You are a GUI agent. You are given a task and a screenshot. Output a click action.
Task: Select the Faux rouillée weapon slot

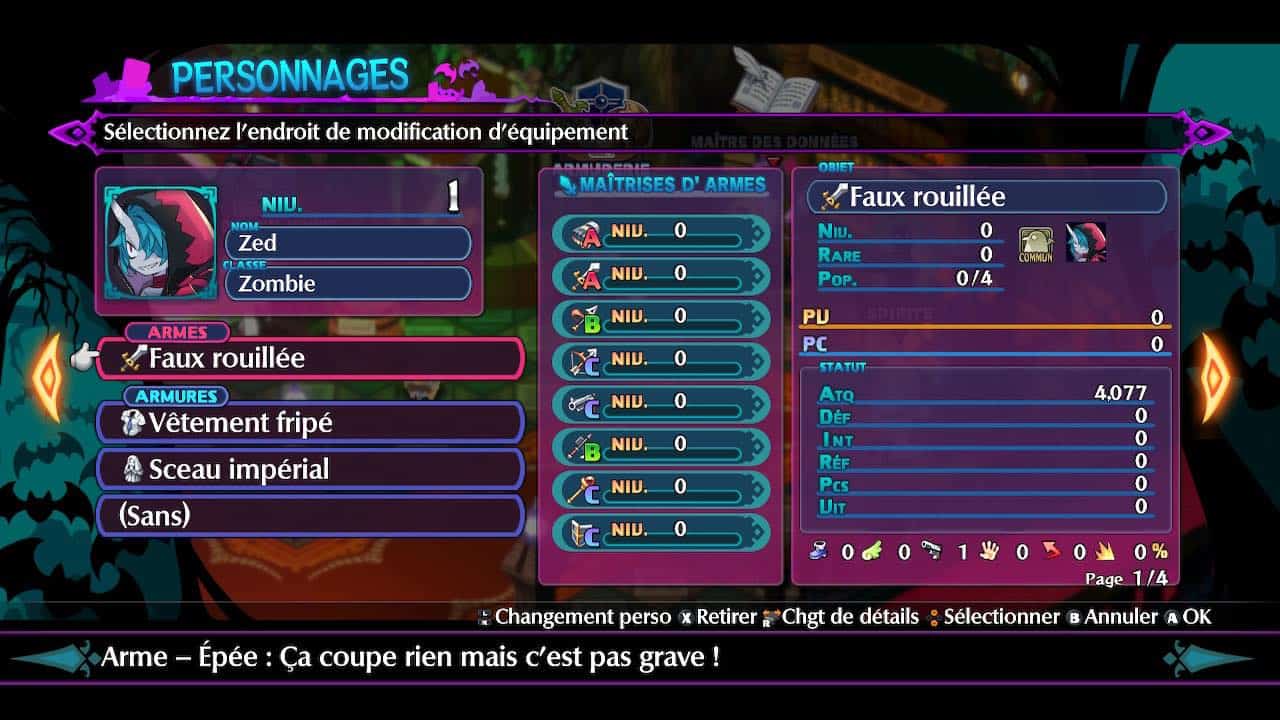[x=310, y=359]
